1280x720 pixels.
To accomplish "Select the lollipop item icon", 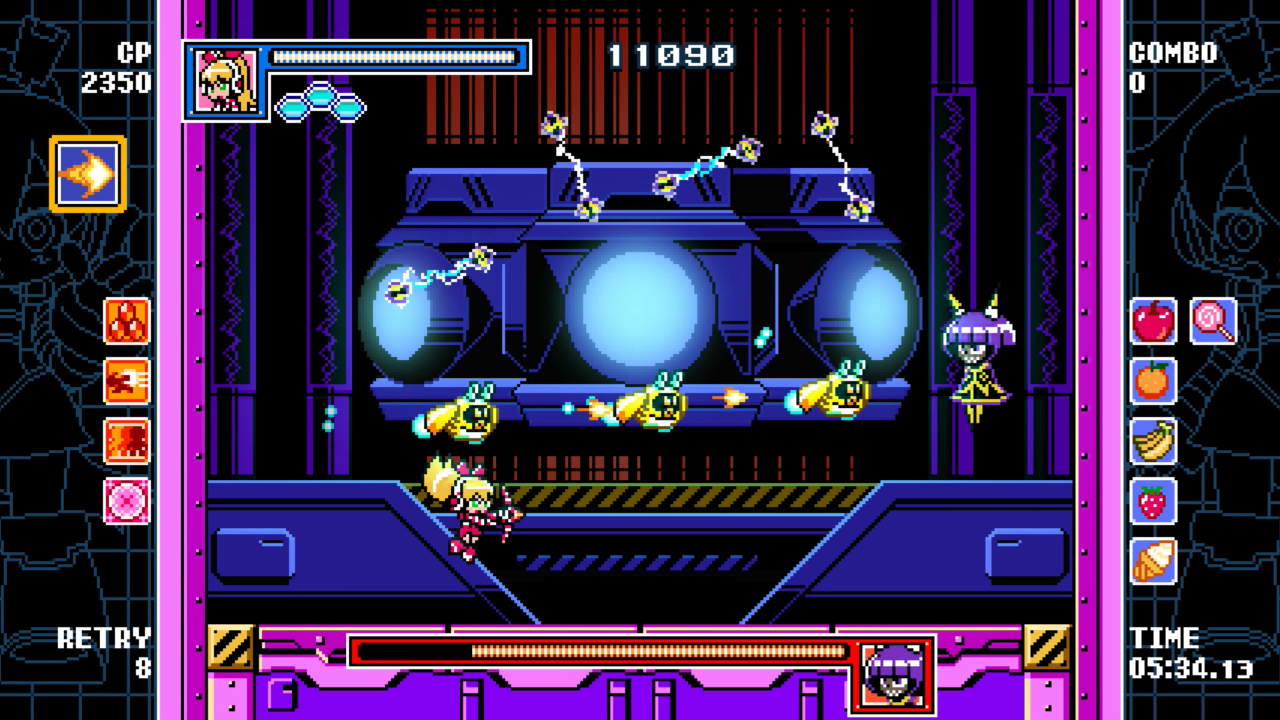I will (1210, 321).
